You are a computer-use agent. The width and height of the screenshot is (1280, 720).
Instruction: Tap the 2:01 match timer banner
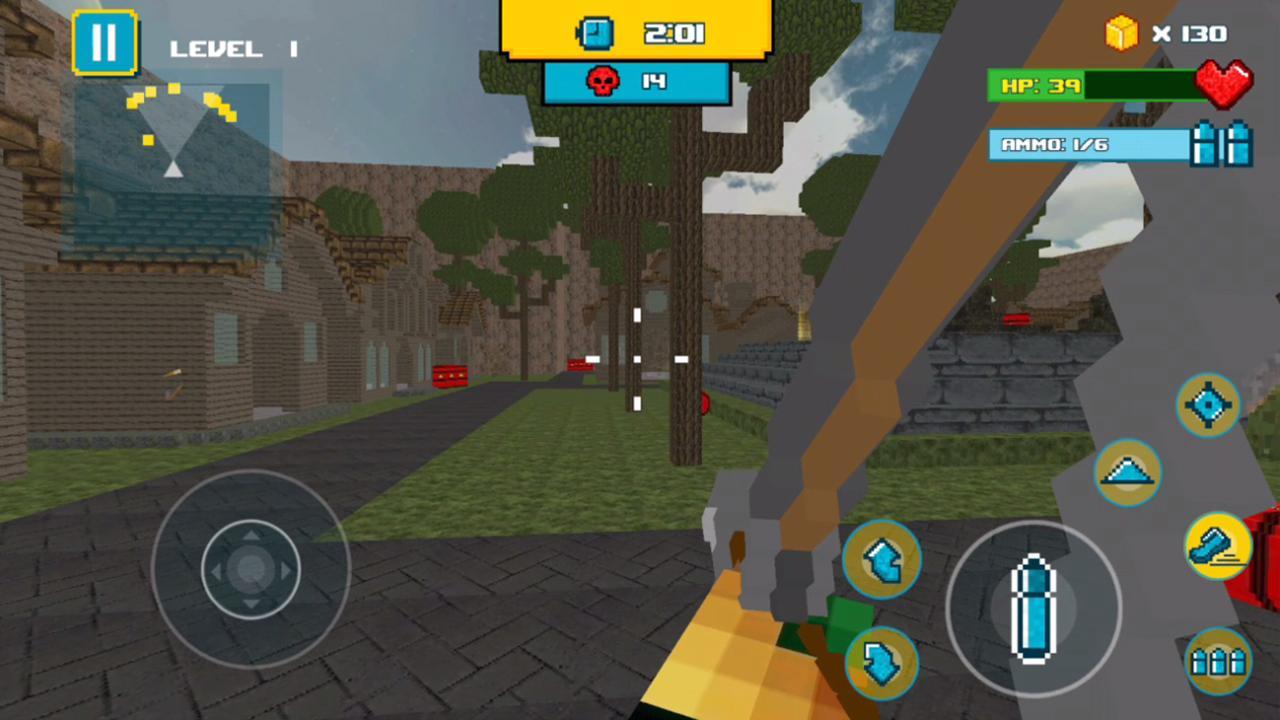(655, 33)
